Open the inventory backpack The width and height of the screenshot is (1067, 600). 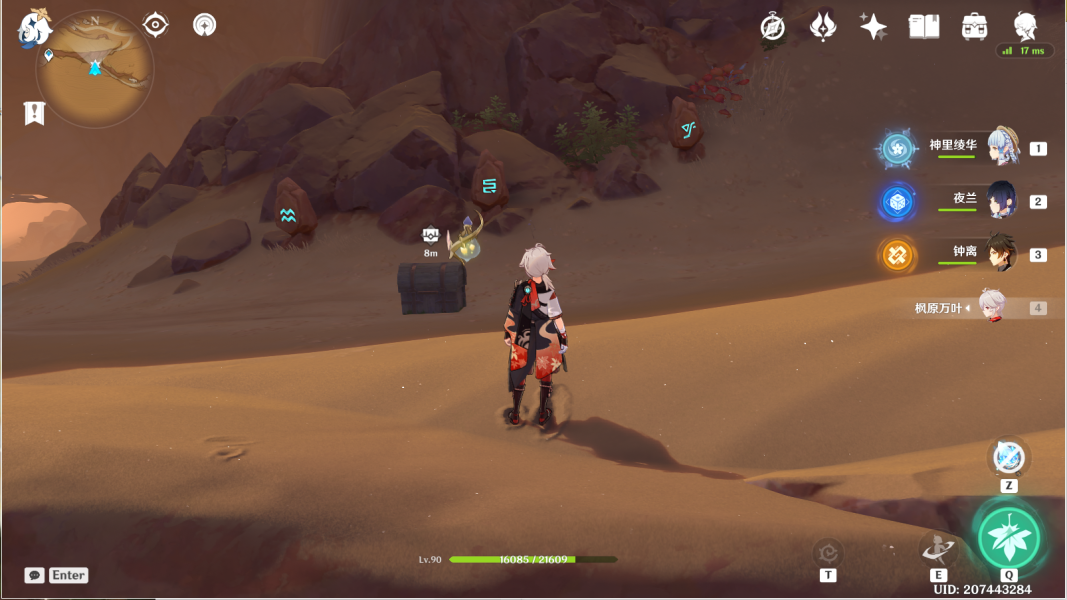pos(975,27)
